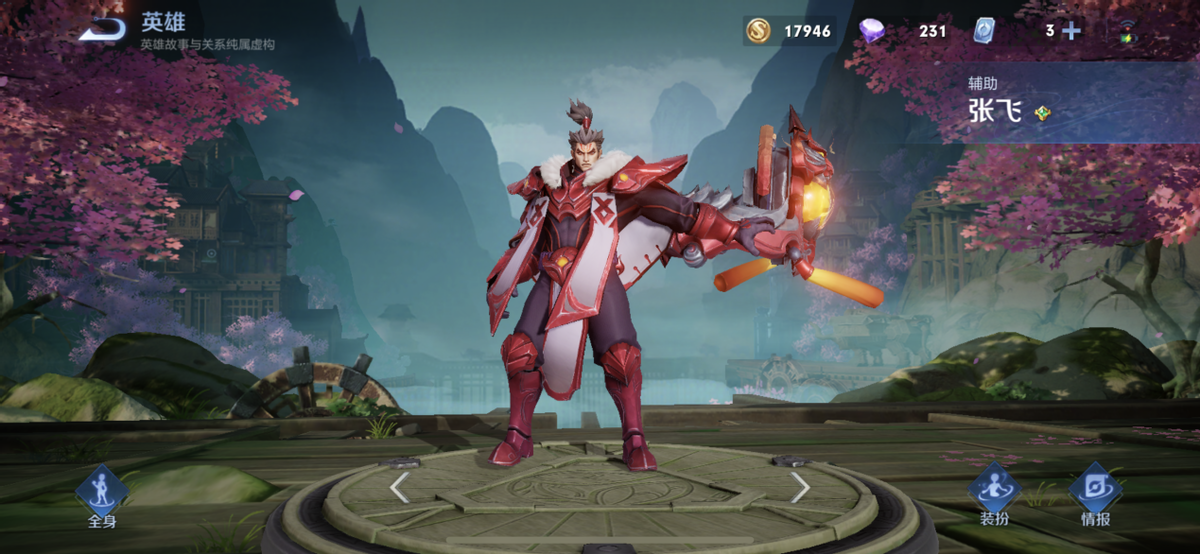This screenshot has height=554, width=1200.
Task: Tap the gold coin currency icon
Action: (758, 31)
